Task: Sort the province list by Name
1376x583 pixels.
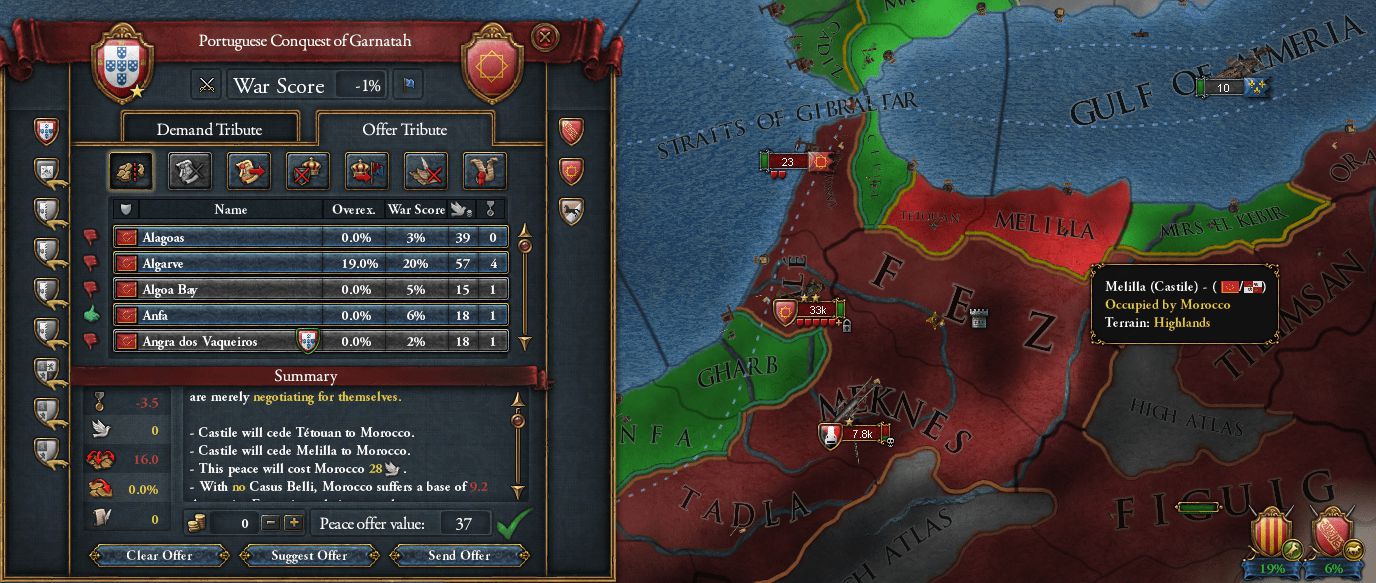Action: click(230, 210)
